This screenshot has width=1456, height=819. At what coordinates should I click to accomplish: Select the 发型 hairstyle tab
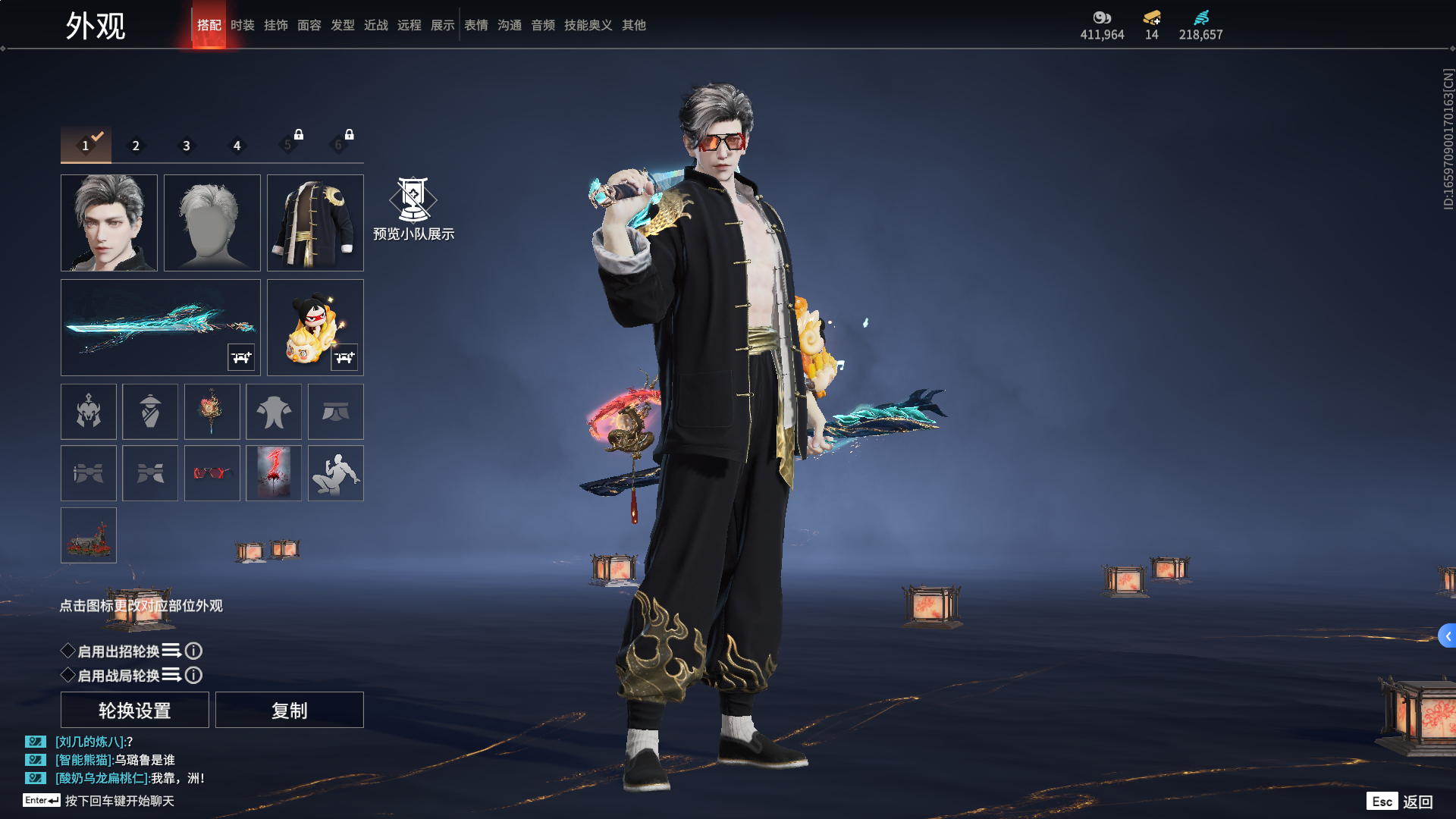tap(343, 25)
